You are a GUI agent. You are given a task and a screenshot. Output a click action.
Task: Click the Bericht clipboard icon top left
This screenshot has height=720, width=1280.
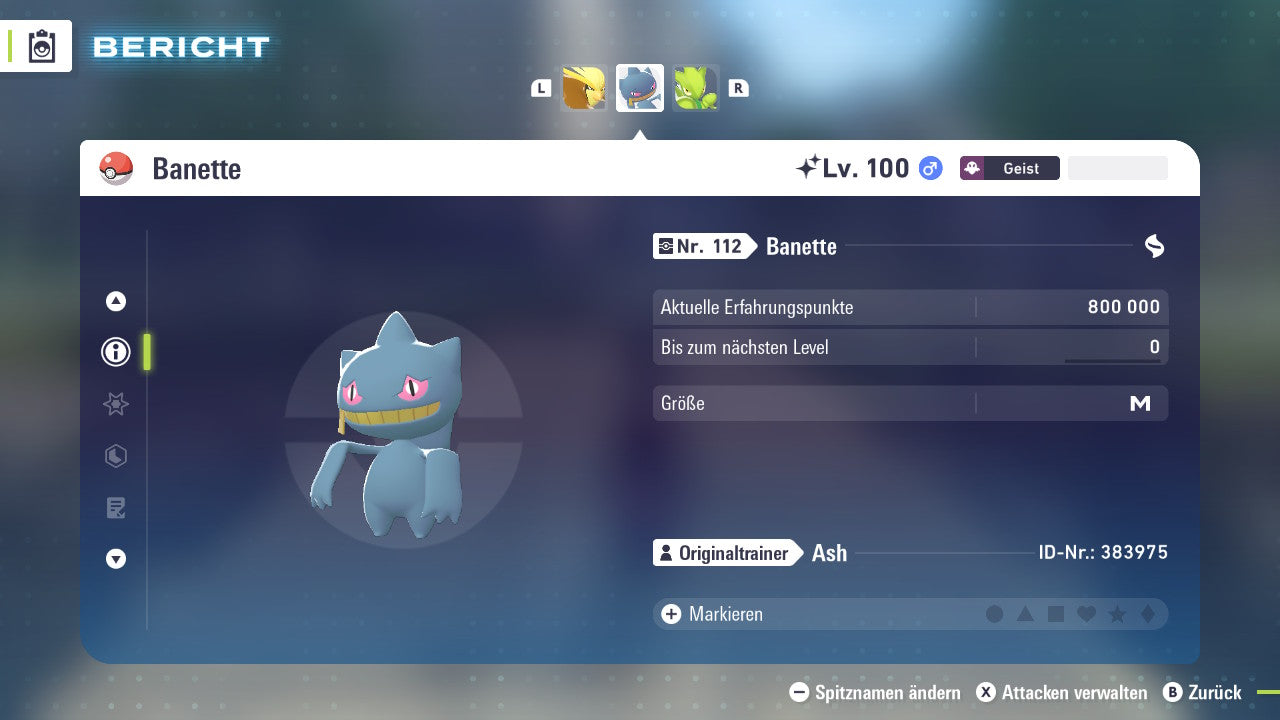[x=40, y=46]
